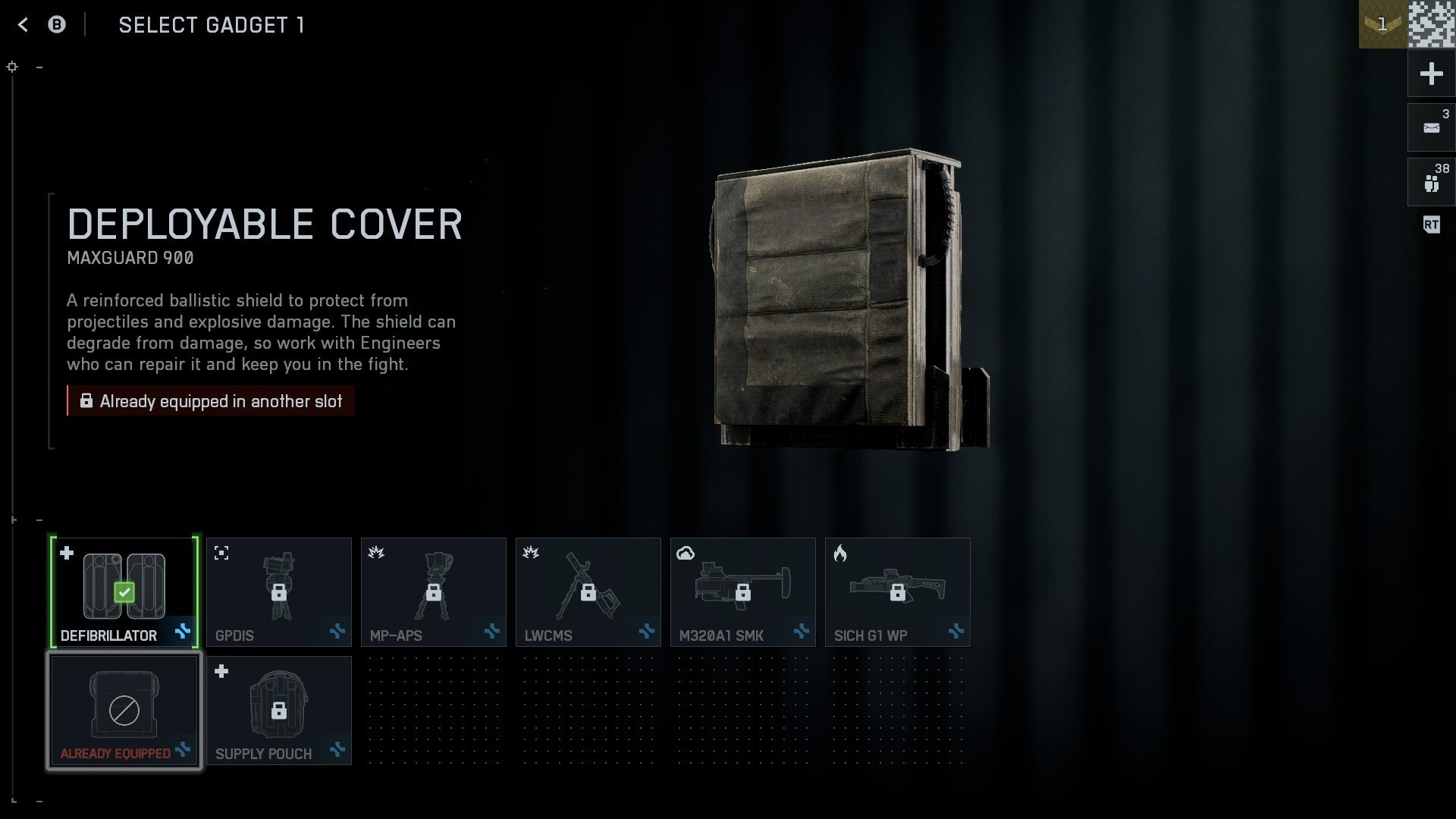The image size is (1456, 819).
Task: Open the messages envelope icon
Action: [x=1430, y=127]
